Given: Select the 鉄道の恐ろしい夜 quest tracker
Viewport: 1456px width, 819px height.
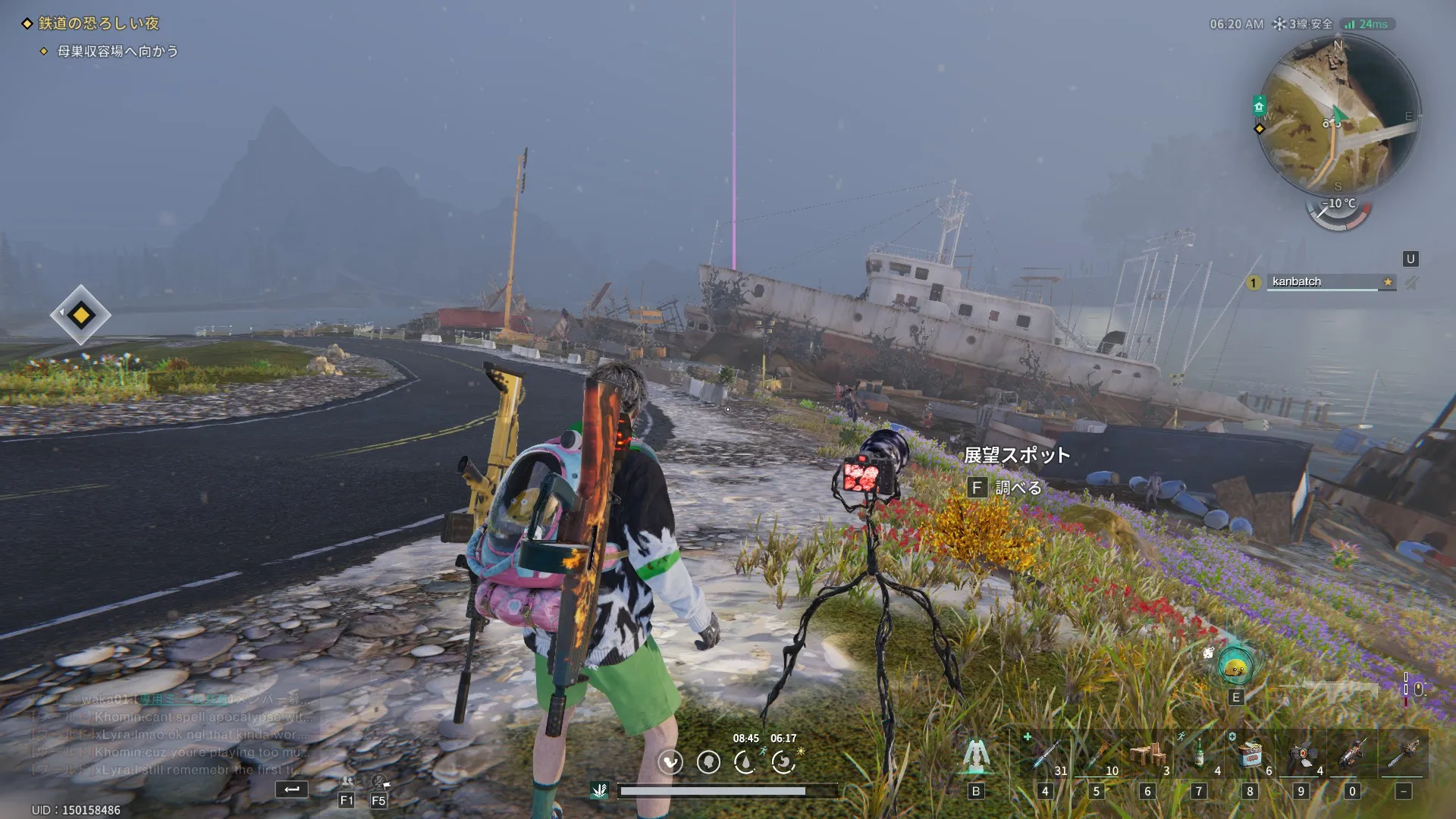Looking at the screenshot, I should (x=99, y=24).
